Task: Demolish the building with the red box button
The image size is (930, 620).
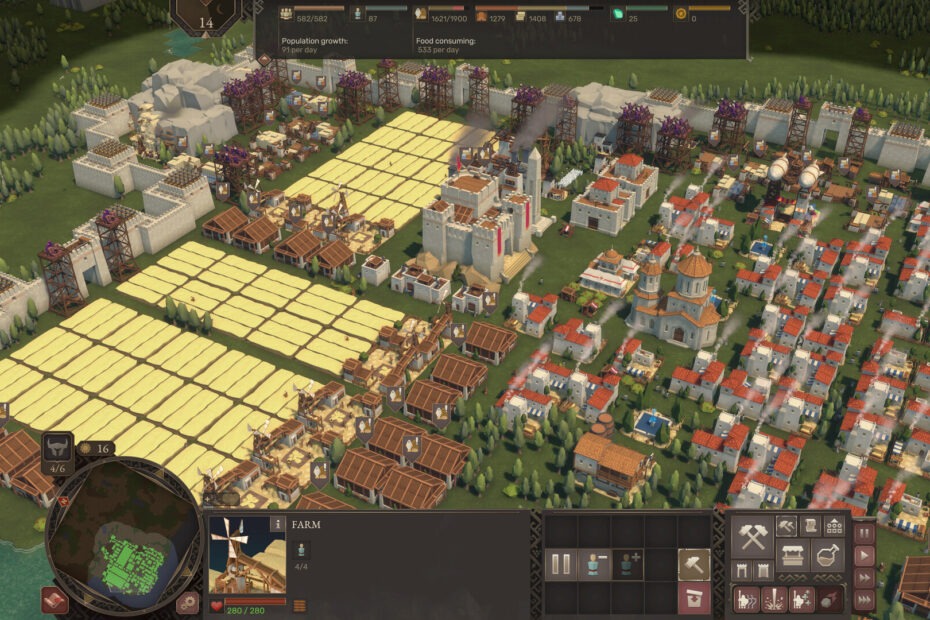Action: point(694,599)
